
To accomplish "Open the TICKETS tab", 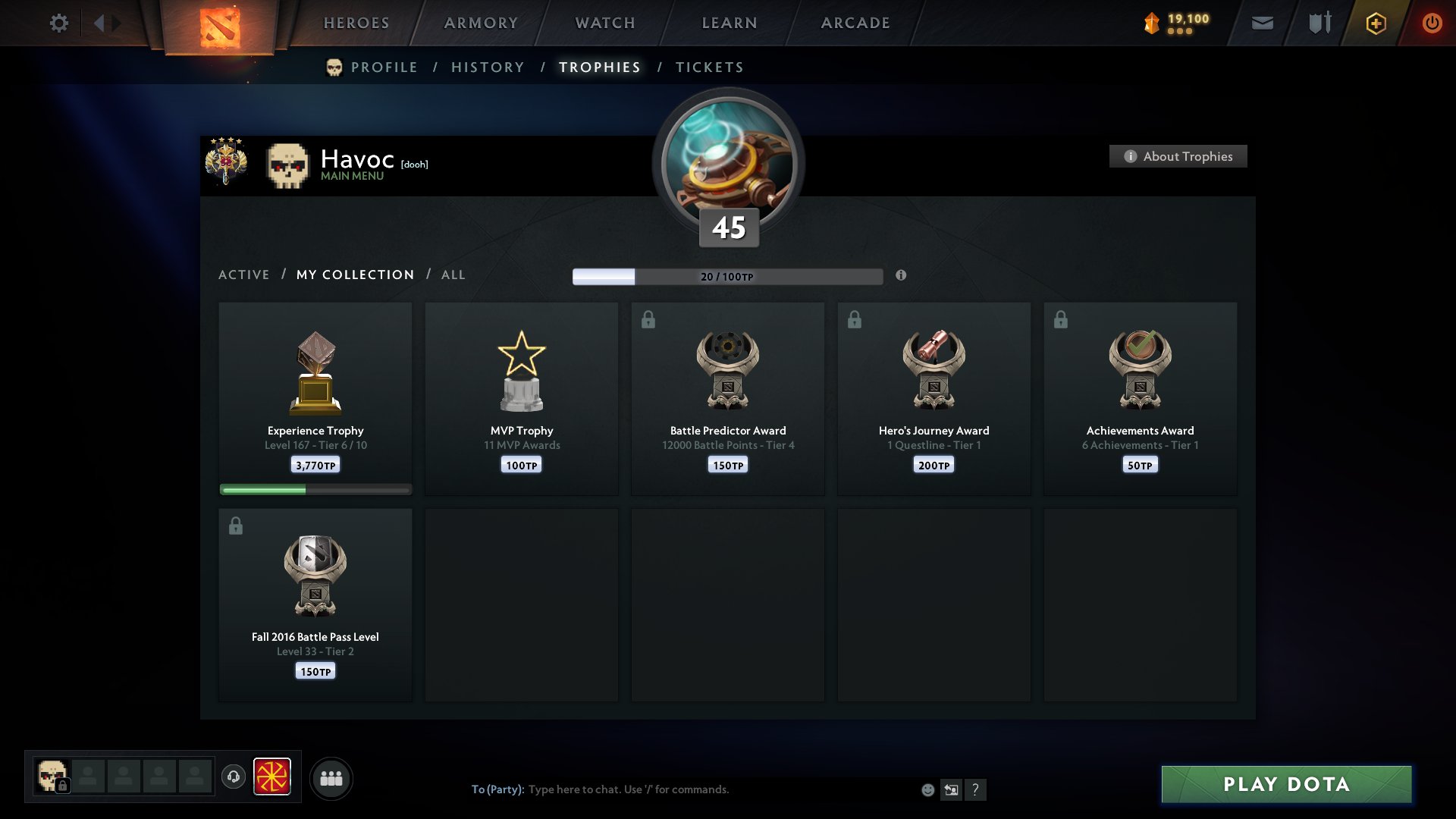I will click(708, 67).
